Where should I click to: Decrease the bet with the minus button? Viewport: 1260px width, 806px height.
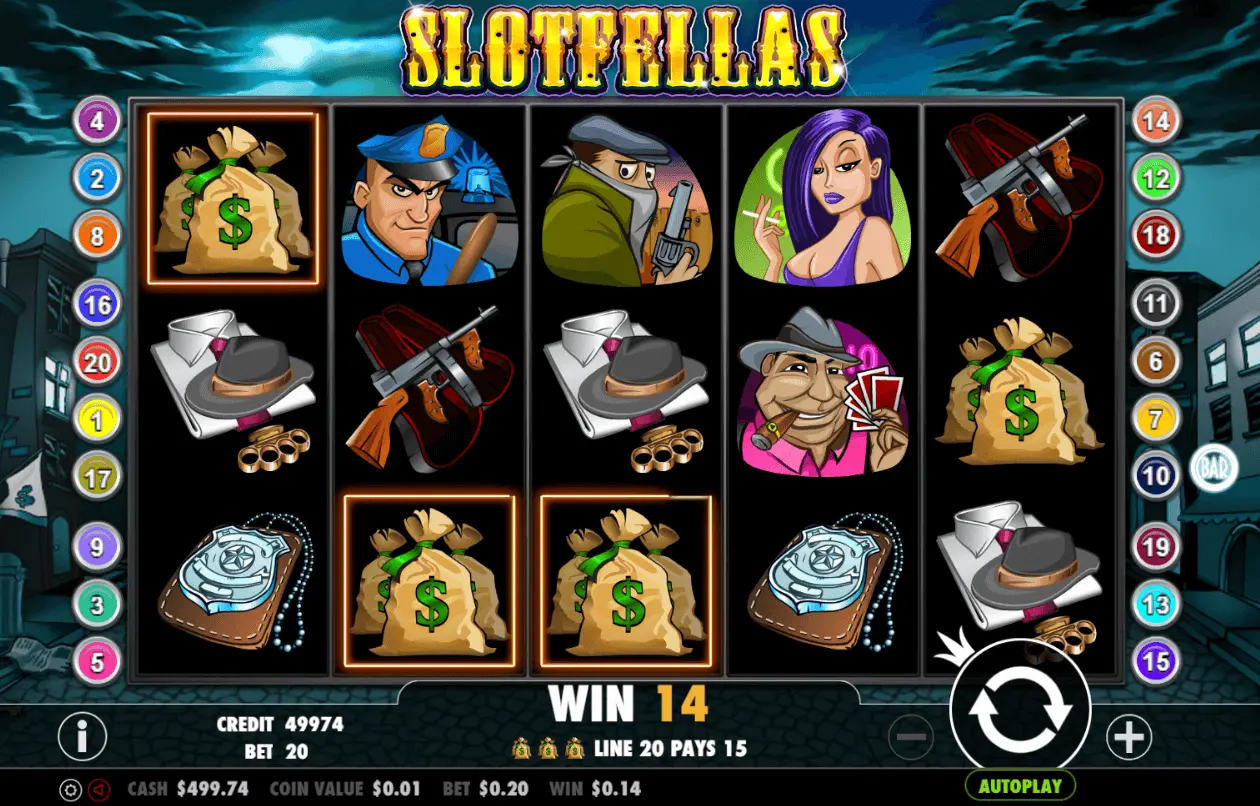pos(911,738)
